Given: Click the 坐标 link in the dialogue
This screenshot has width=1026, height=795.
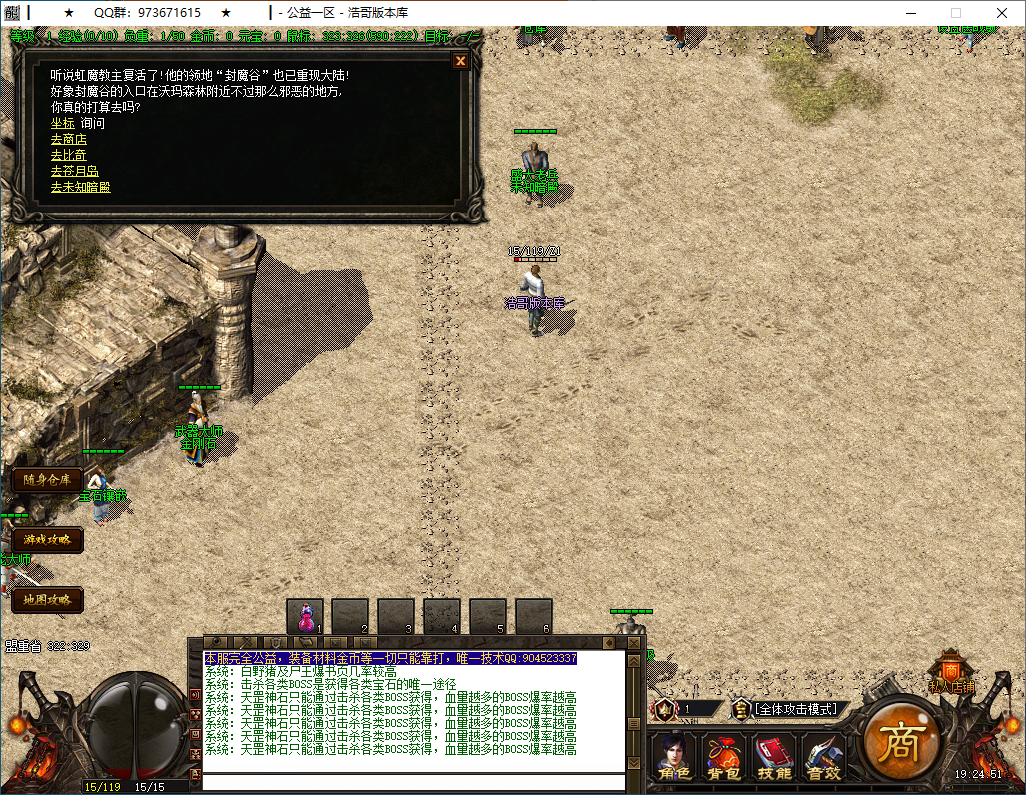Looking at the screenshot, I should click(x=62, y=123).
